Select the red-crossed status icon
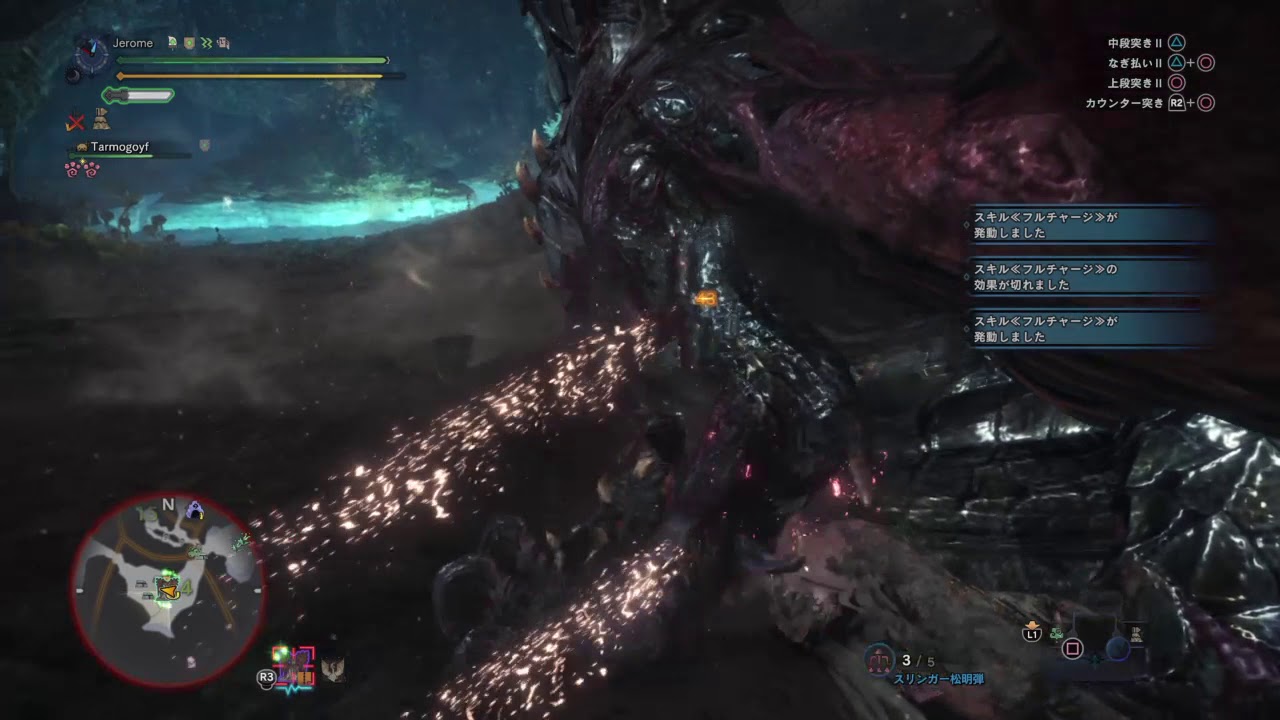This screenshot has width=1280, height=720. tap(75, 122)
